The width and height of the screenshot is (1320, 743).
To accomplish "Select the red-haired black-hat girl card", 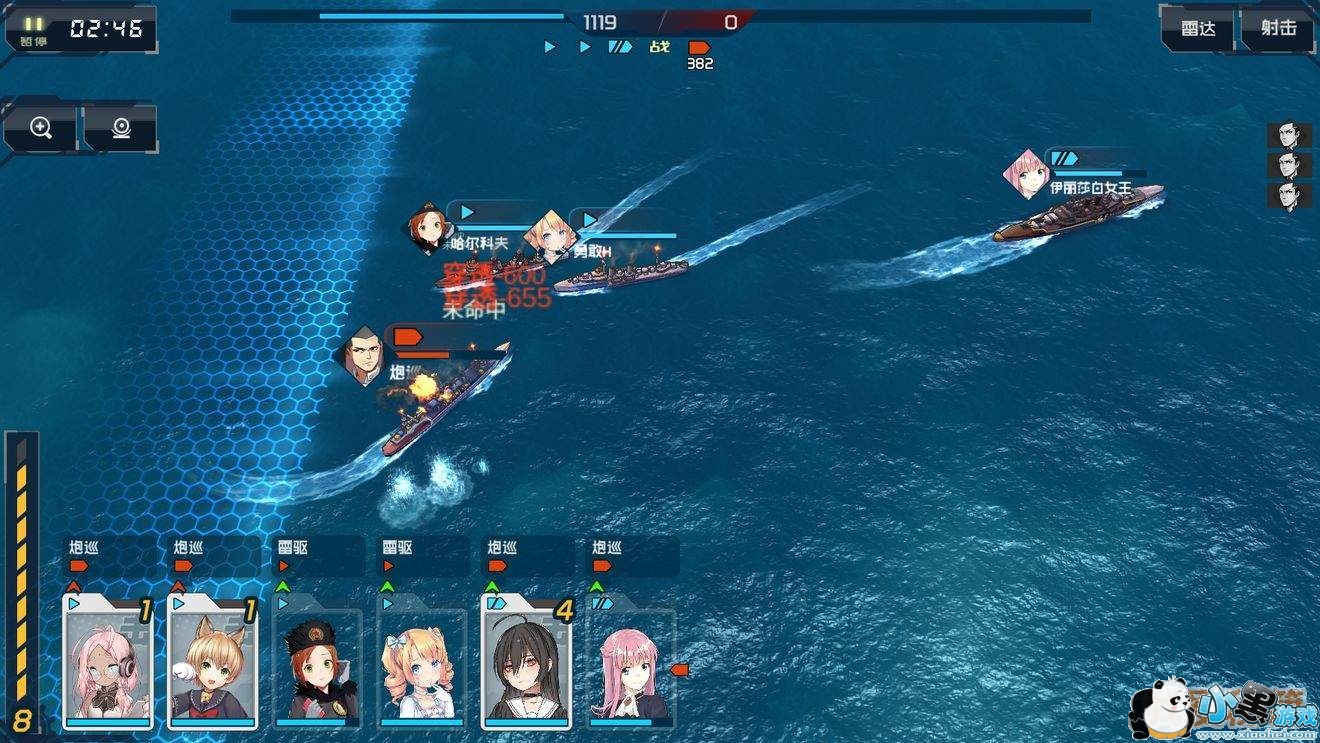I will (317, 665).
